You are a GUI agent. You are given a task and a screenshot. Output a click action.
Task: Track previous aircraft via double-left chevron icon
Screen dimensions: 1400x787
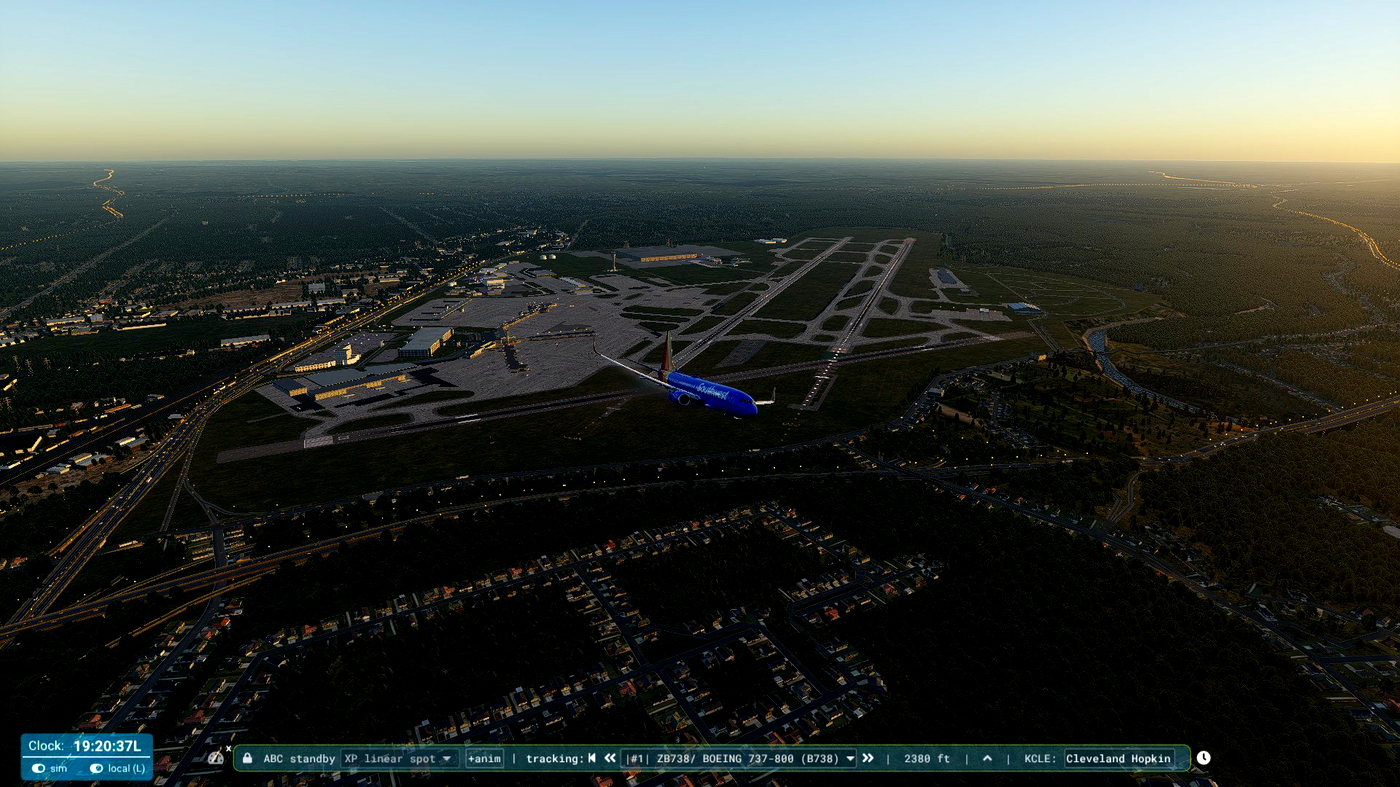(610, 758)
